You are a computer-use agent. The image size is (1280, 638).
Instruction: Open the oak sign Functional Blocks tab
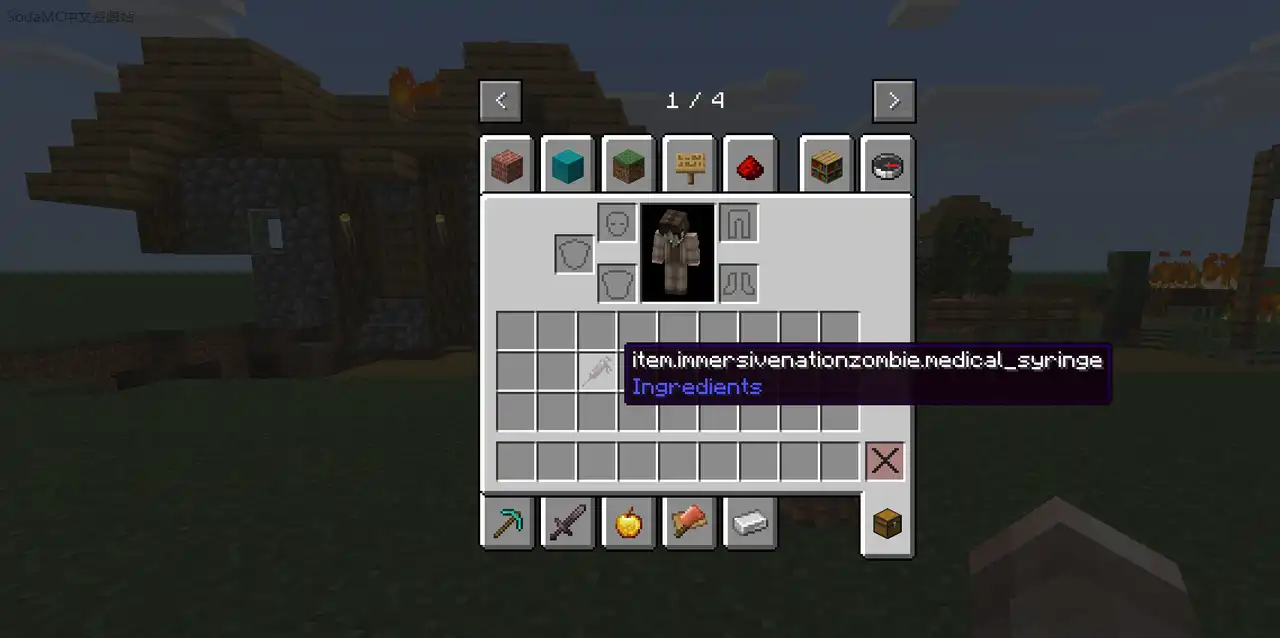[689, 165]
